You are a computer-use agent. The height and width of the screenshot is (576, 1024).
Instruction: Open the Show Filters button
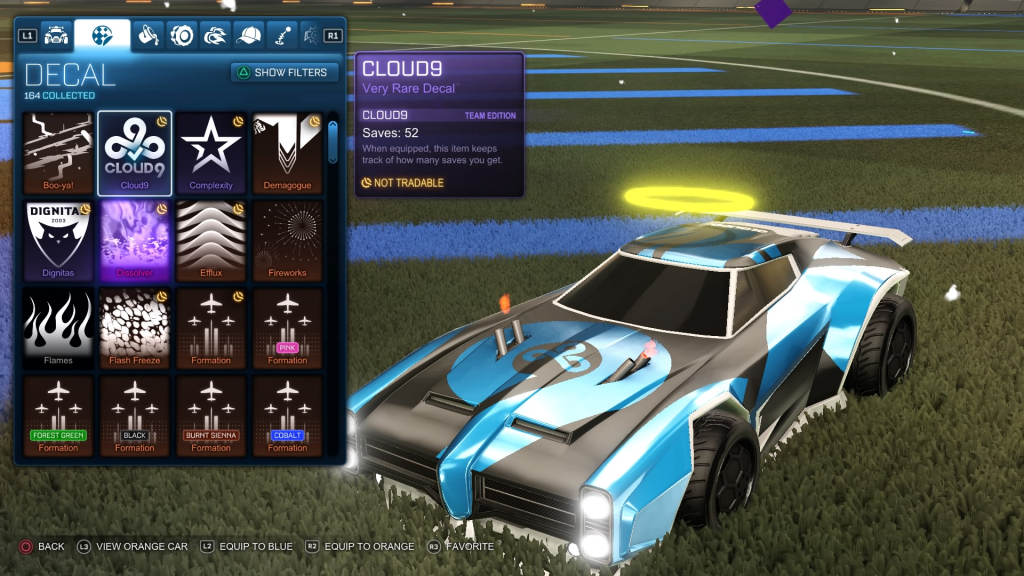coord(284,72)
